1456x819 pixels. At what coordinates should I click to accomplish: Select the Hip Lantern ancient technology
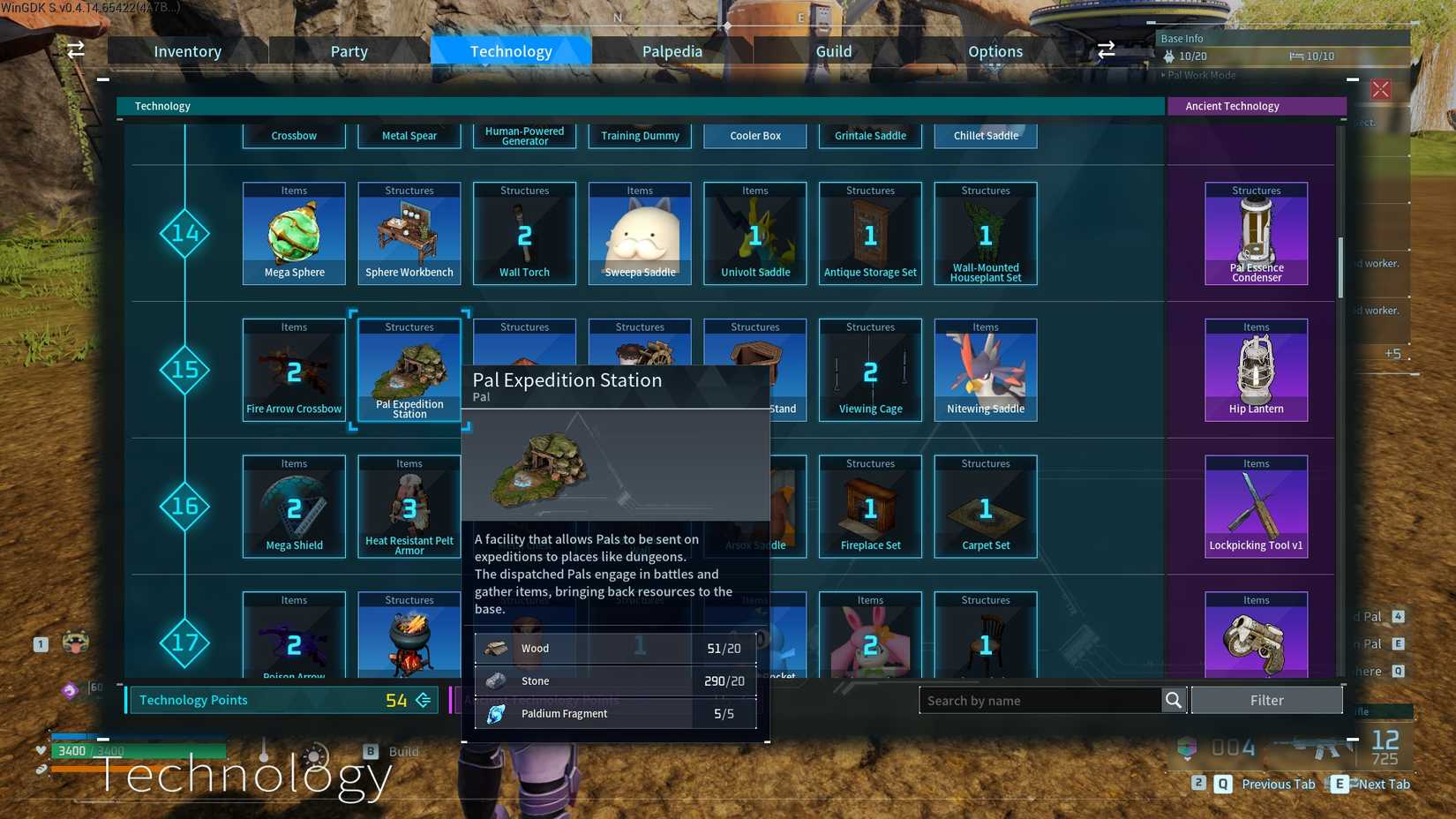pos(1256,369)
